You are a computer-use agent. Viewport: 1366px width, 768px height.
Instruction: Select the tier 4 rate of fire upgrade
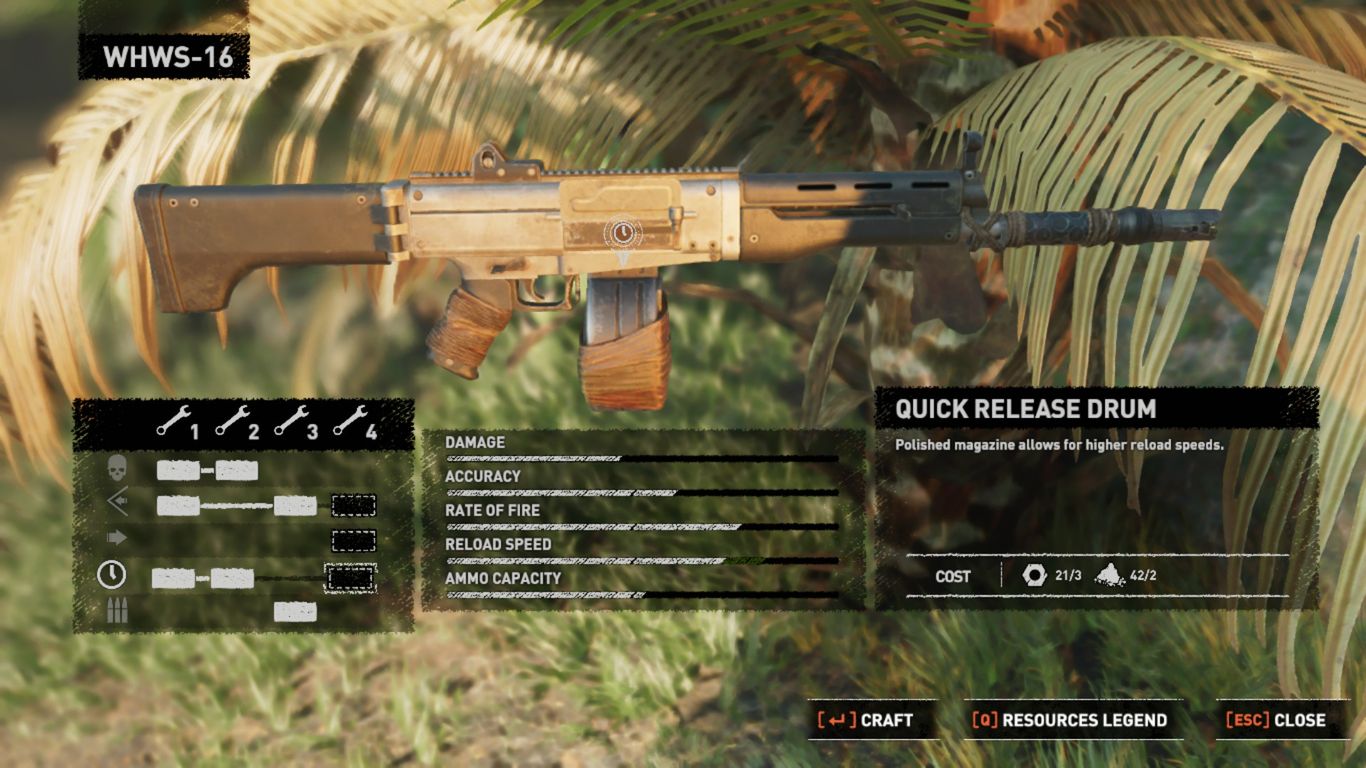pyautogui.click(x=354, y=541)
